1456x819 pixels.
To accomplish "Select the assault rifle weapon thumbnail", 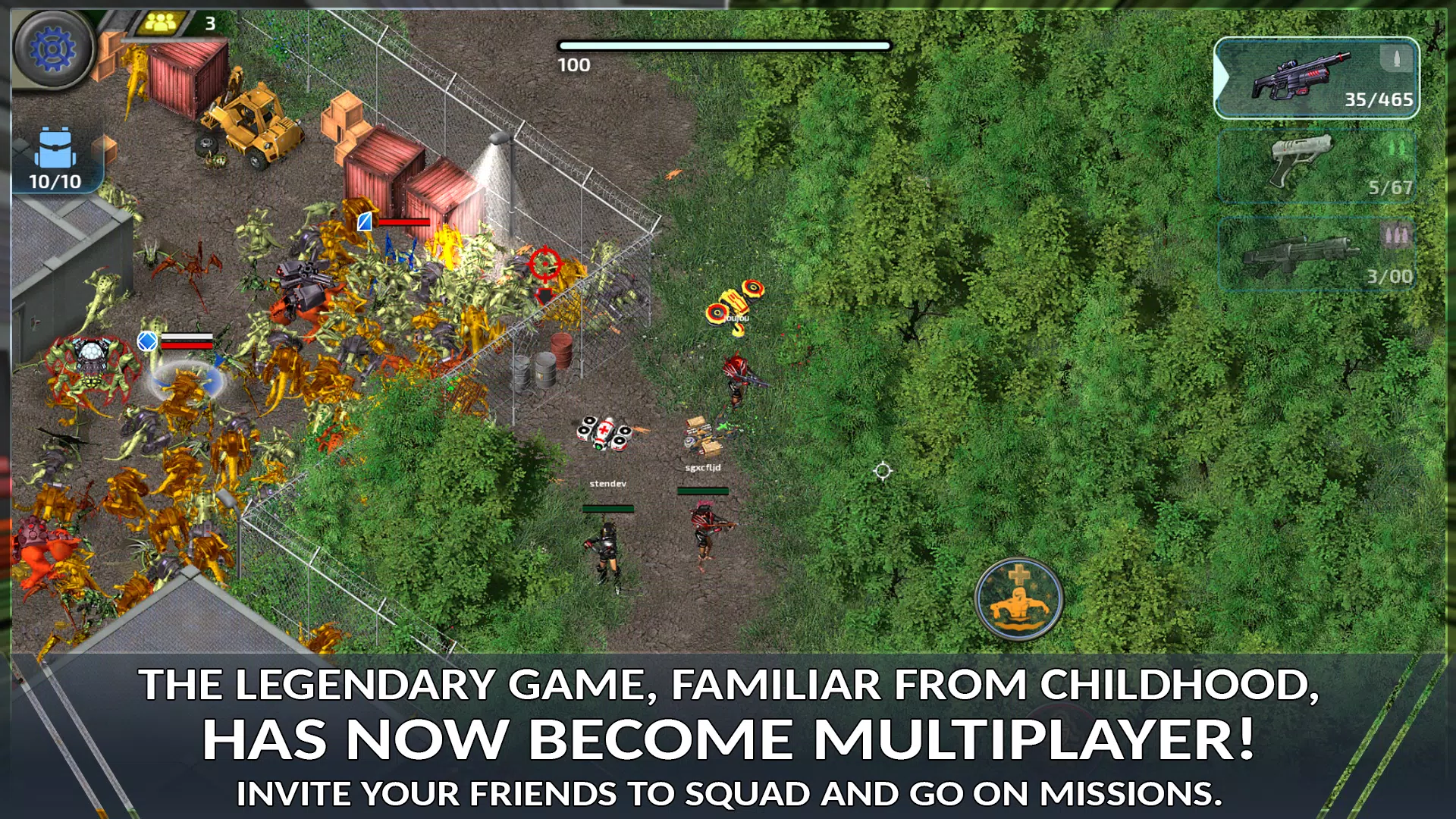I will 1304,76.
